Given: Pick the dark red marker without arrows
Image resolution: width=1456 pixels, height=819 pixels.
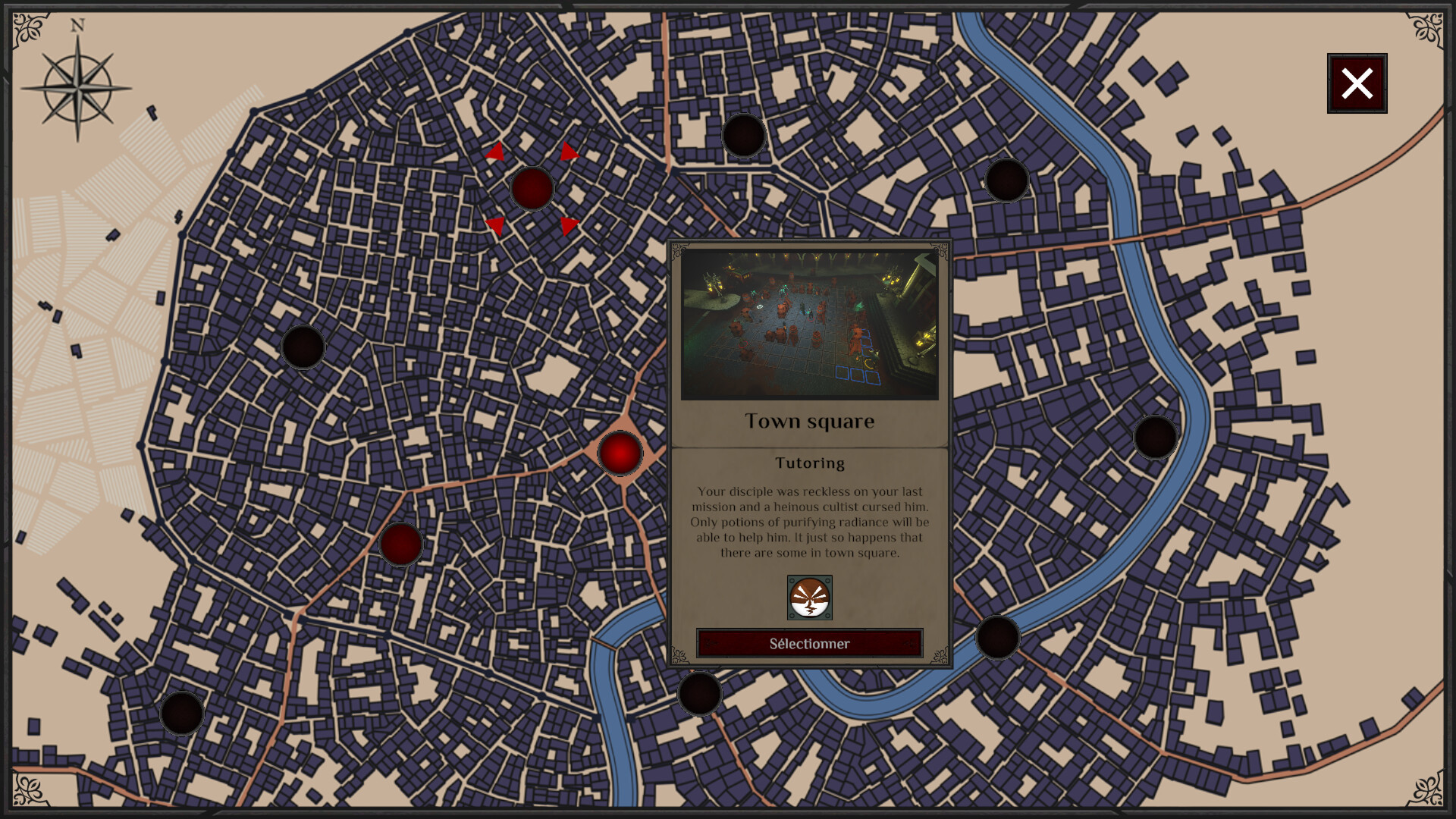Looking at the screenshot, I should point(400,544).
